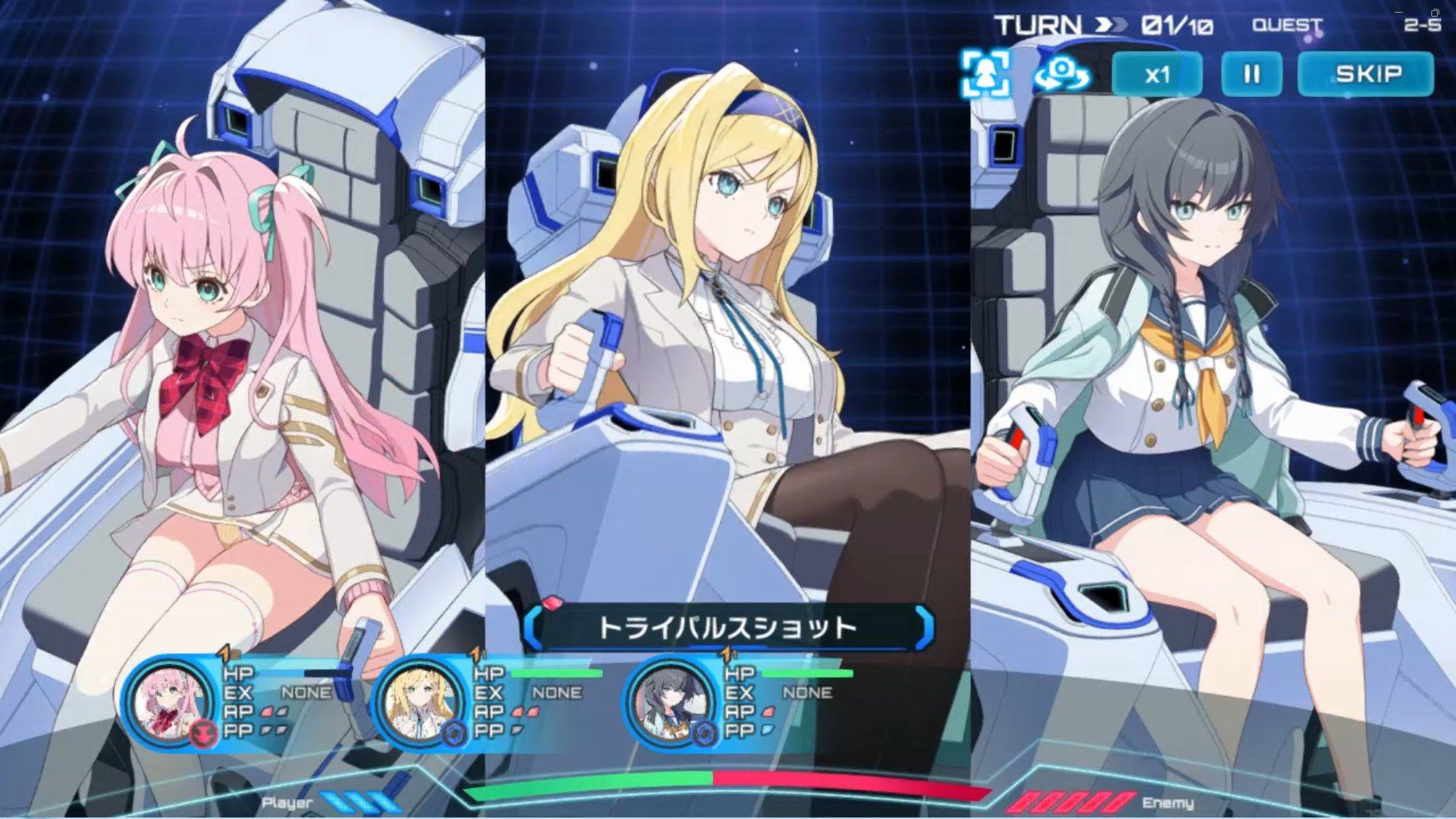
Task: Restore the game window size
Action: [x=1435, y=13]
